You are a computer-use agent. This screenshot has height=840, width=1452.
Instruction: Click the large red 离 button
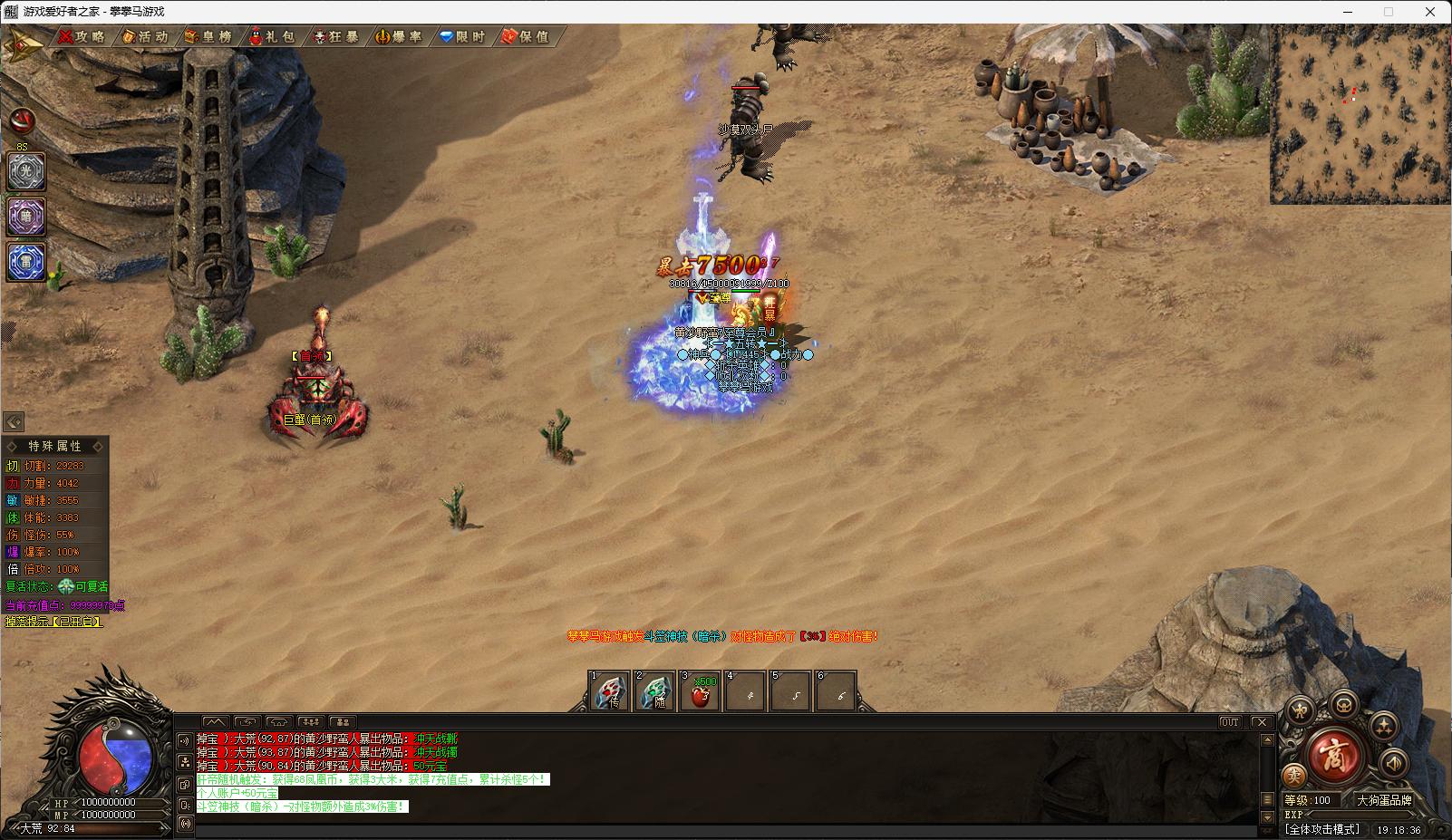pos(1333,755)
